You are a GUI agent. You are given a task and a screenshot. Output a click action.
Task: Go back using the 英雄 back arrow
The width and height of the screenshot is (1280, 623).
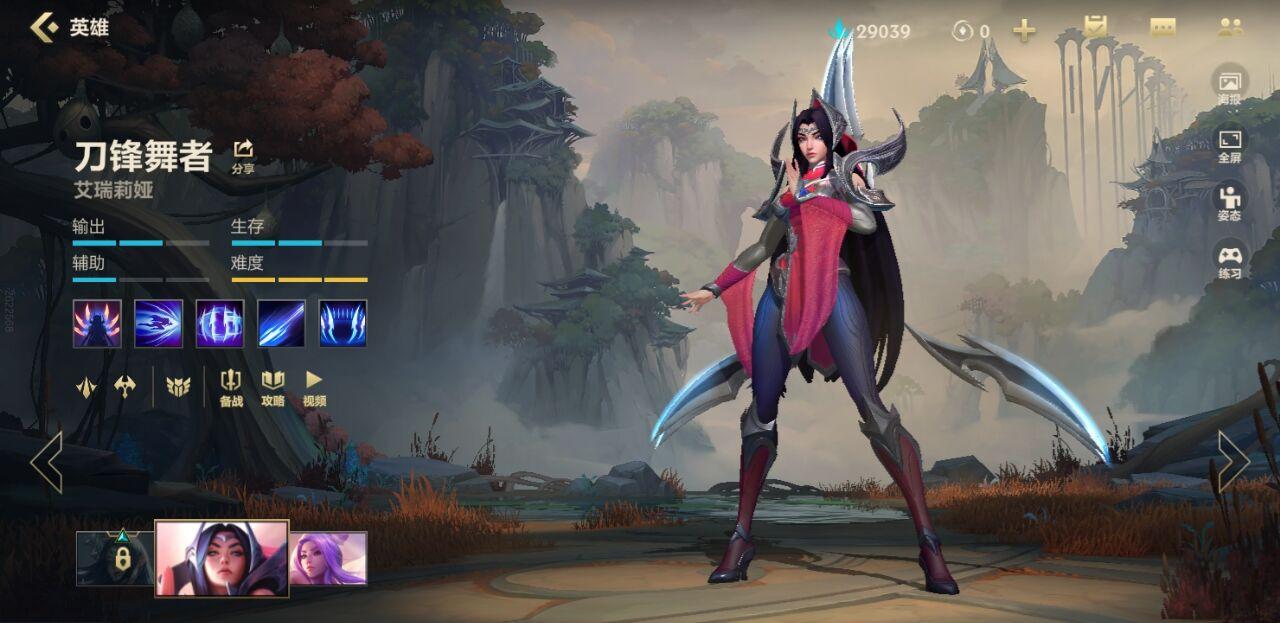tap(44, 27)
